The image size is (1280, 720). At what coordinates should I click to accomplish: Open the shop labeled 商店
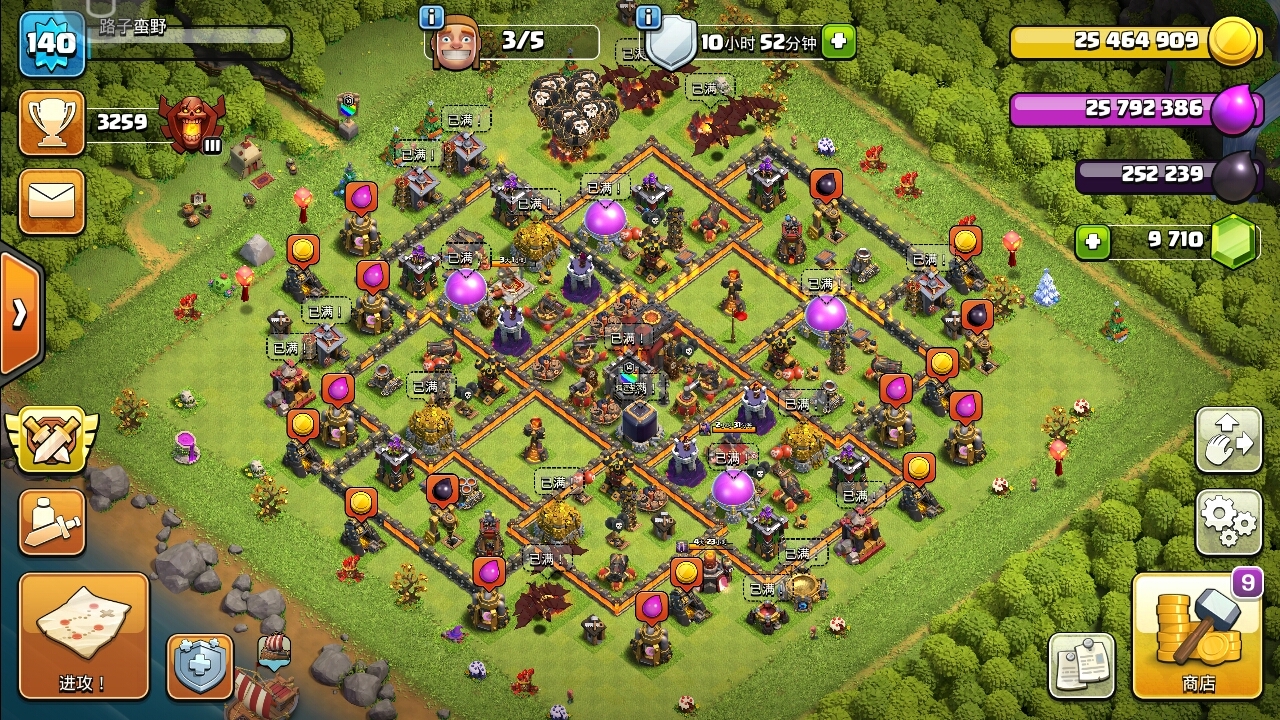[1197, 636]
